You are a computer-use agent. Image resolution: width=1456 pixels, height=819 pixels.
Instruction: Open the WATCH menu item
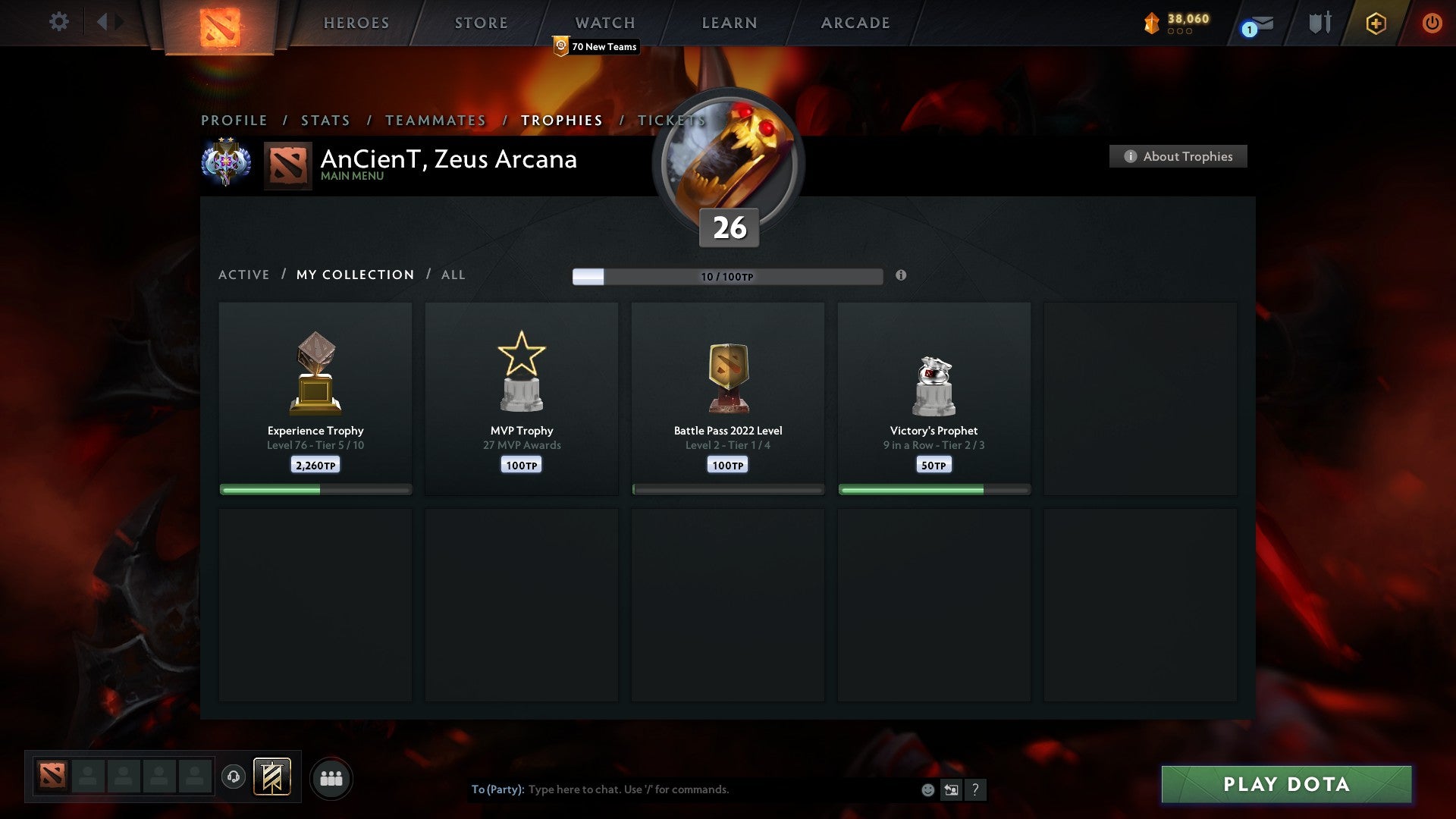[x=604, y=23]
